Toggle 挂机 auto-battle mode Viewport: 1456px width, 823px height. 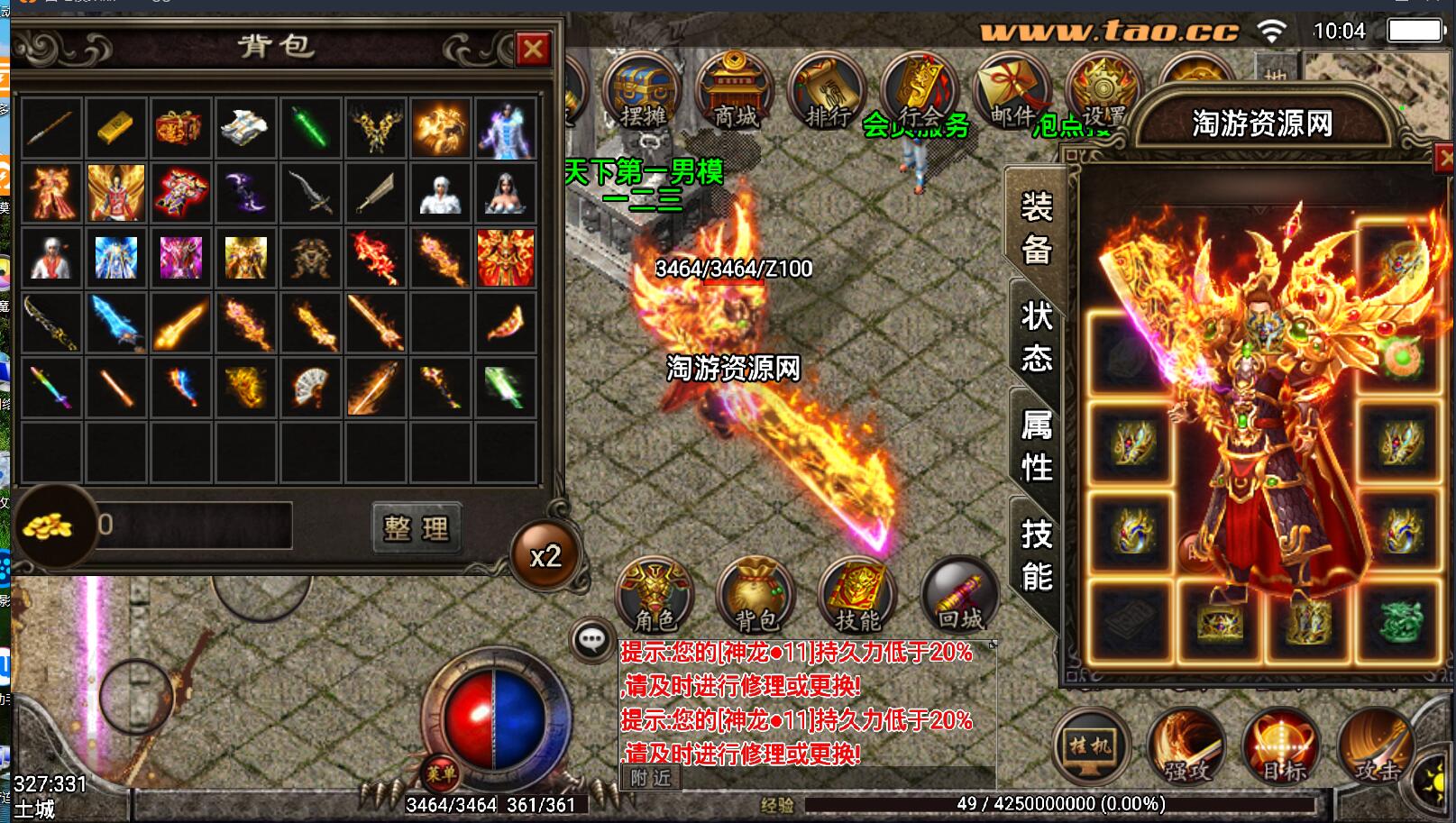pos(1090,746)
